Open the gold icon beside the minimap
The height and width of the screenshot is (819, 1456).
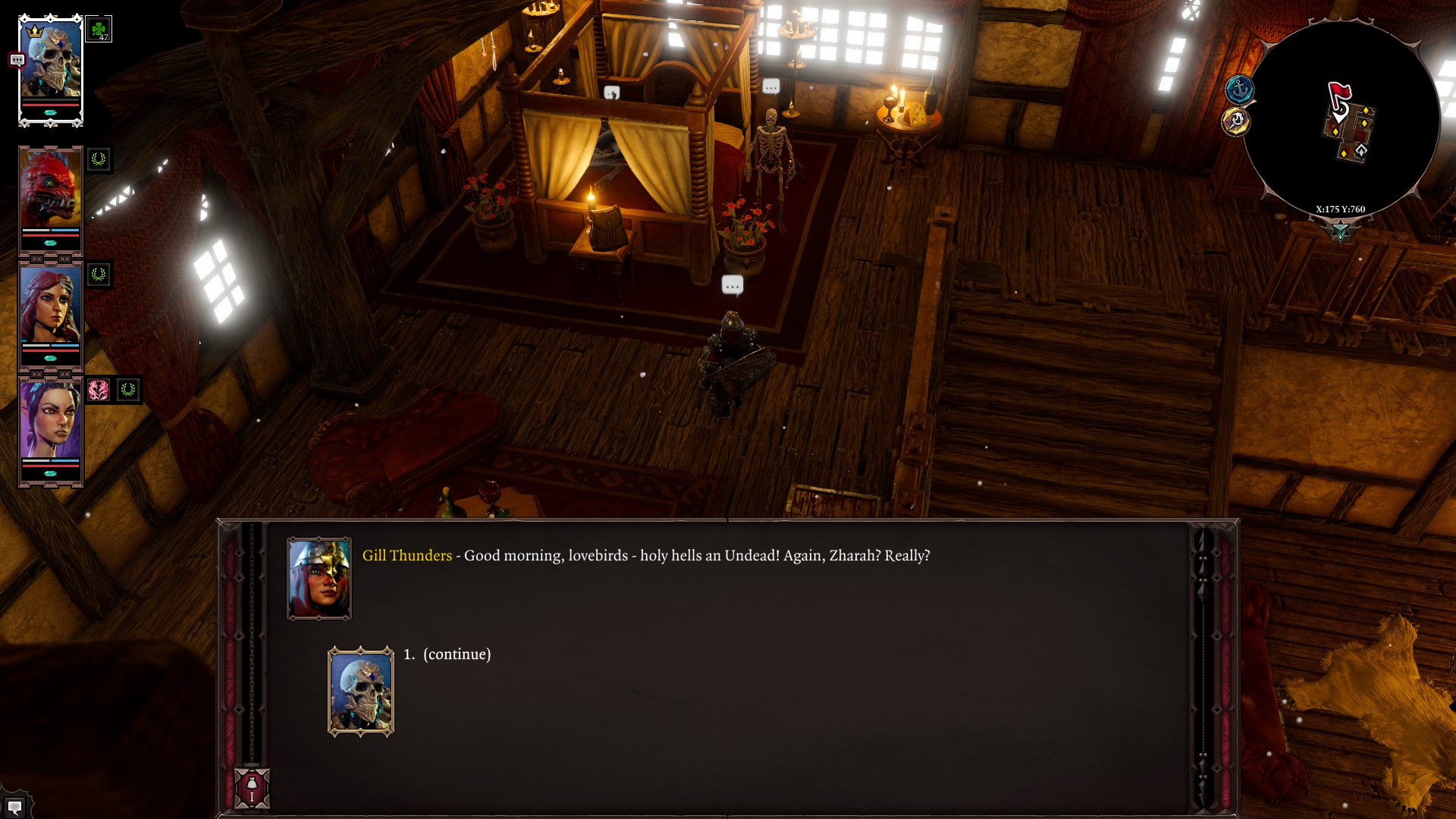pos(1236,121)
